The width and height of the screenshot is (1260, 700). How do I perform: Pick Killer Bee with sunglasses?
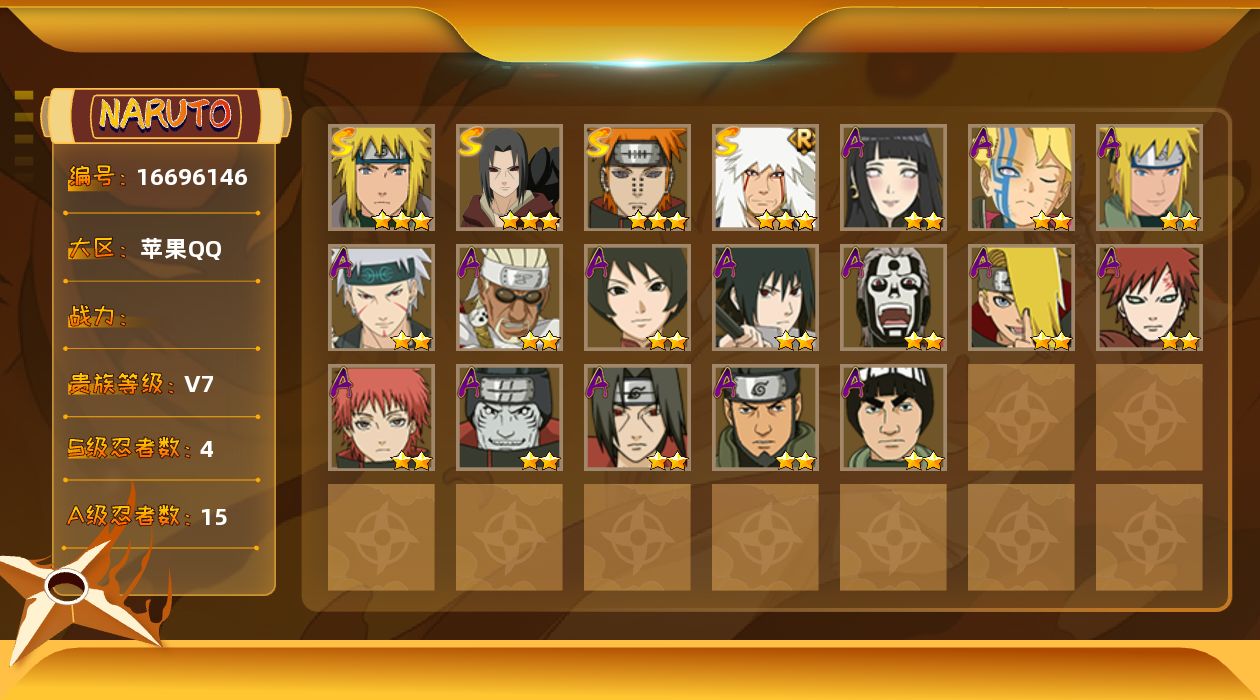(509, 297)
